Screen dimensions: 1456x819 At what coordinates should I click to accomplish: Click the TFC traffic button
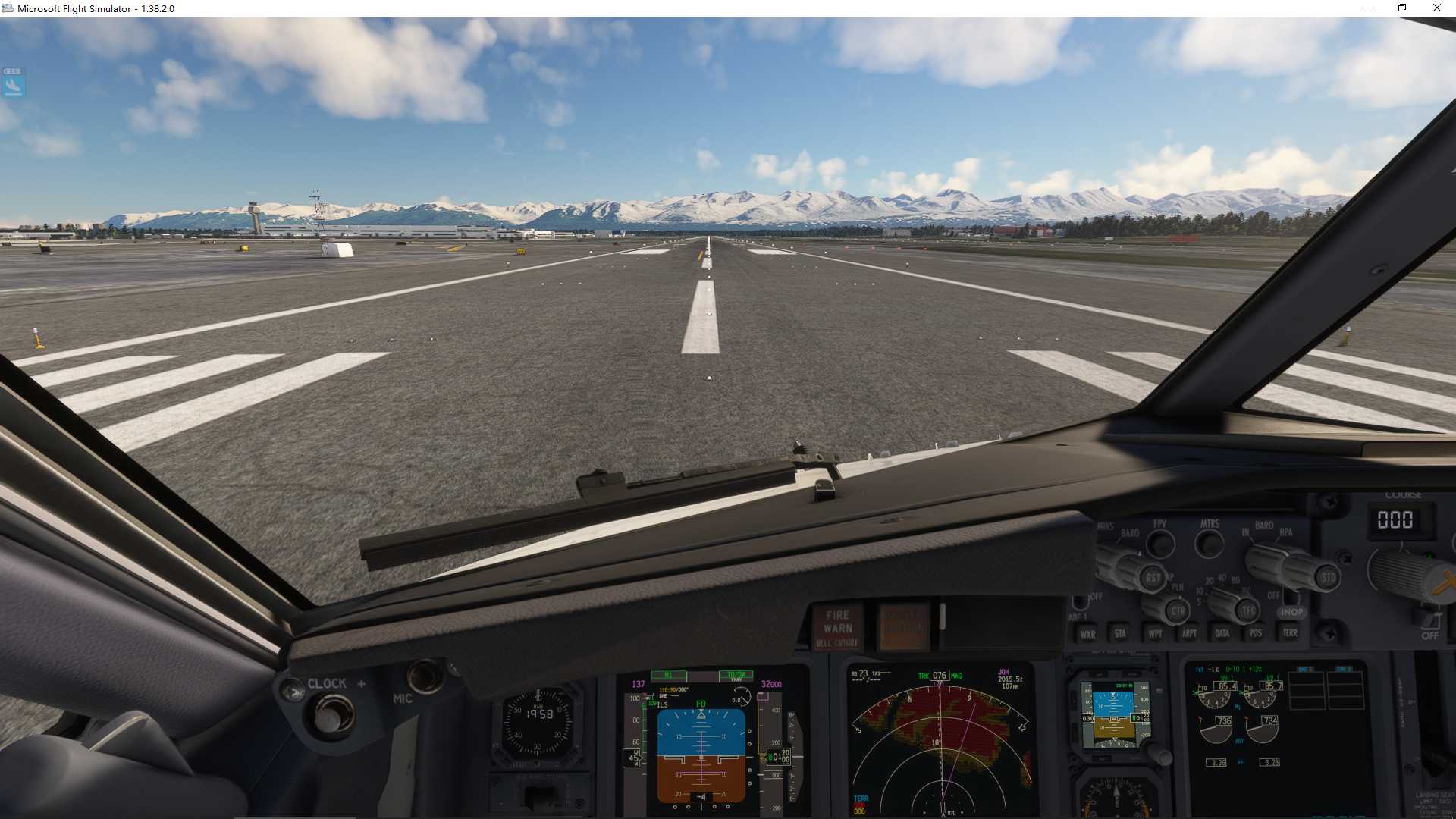1248,610
